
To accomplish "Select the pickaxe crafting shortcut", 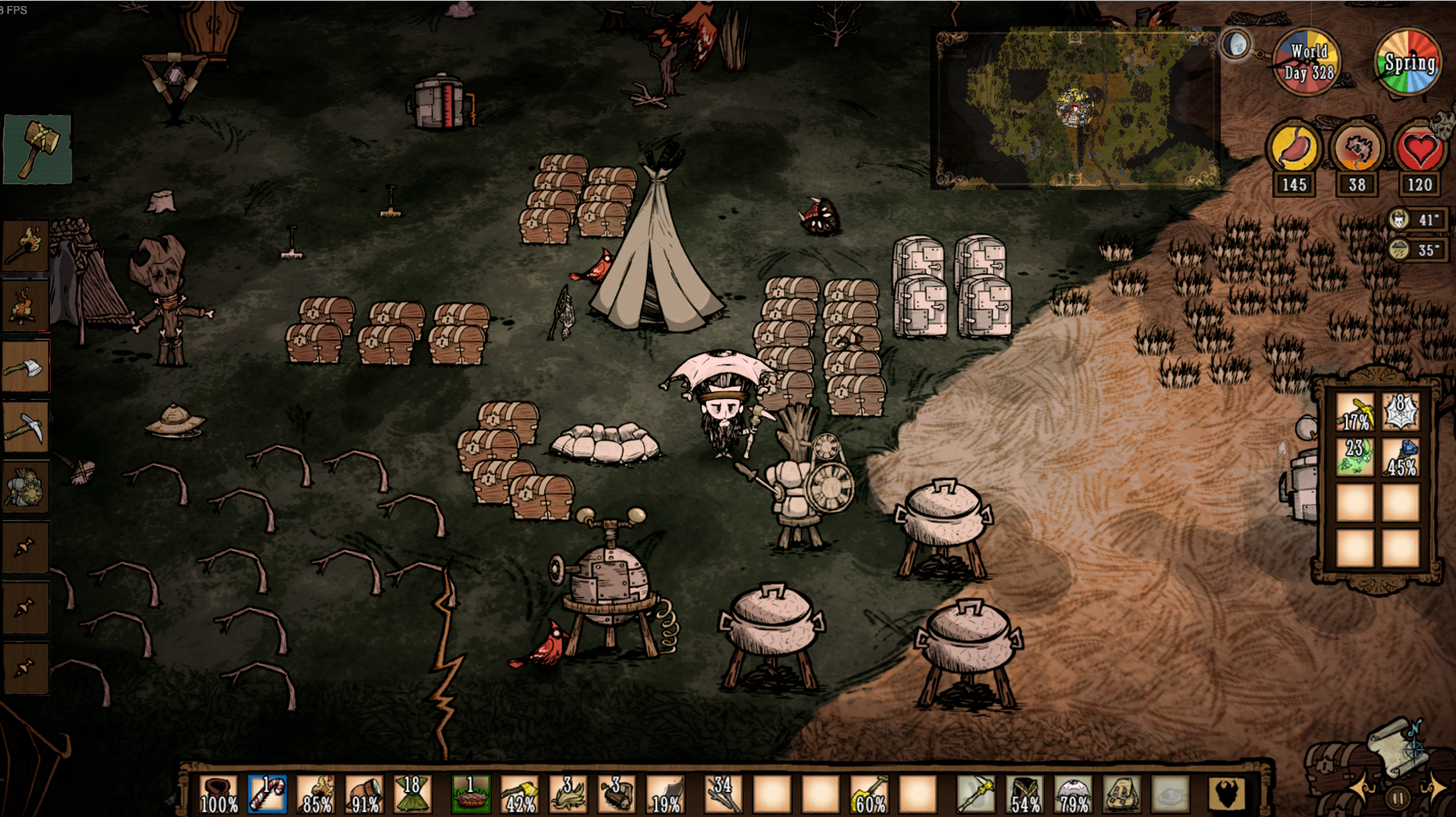I will tap(25, 427).
